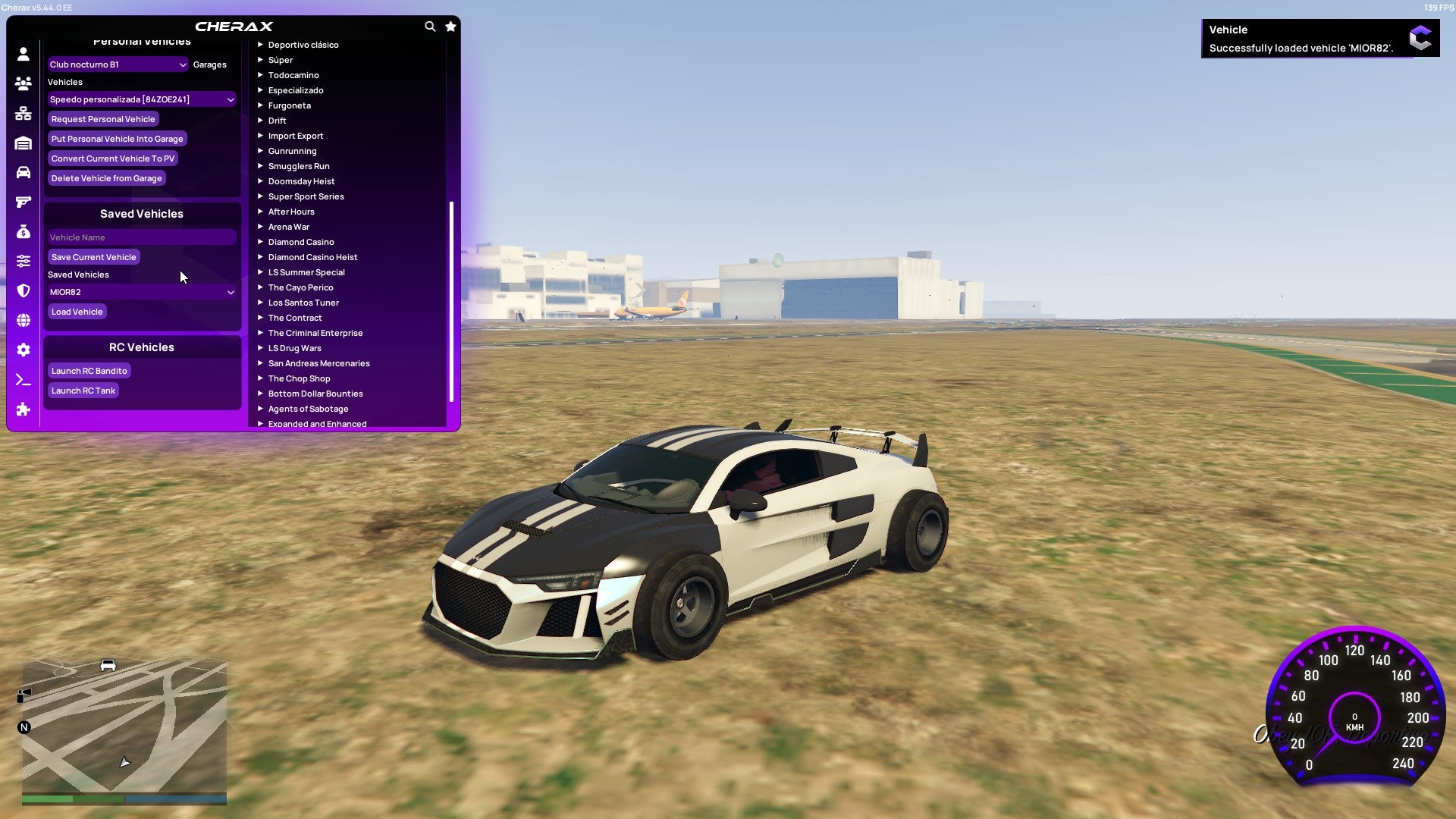
Task: Click the garage sidebar icon
Action: 23,142
